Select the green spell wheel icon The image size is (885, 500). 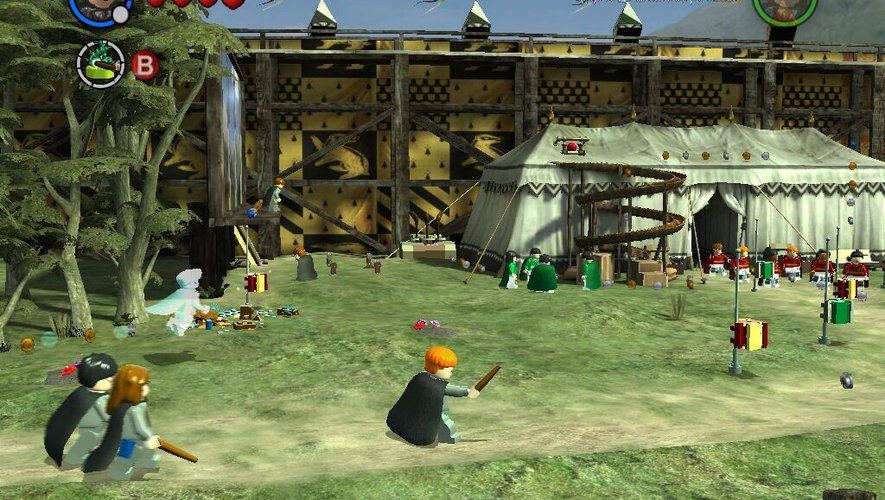(x=100, y=64)
